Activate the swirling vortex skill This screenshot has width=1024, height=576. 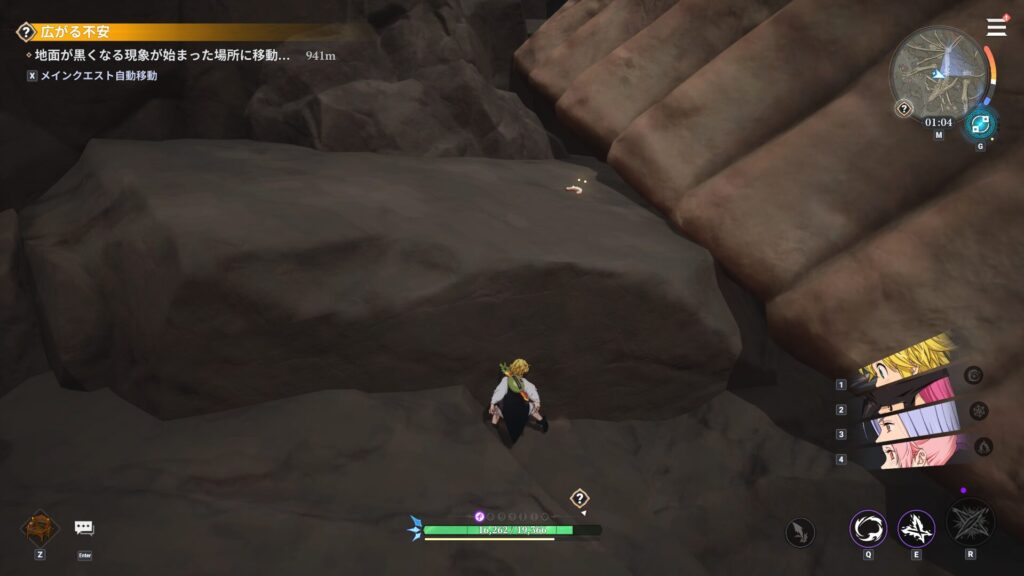[x=867, y=528]
